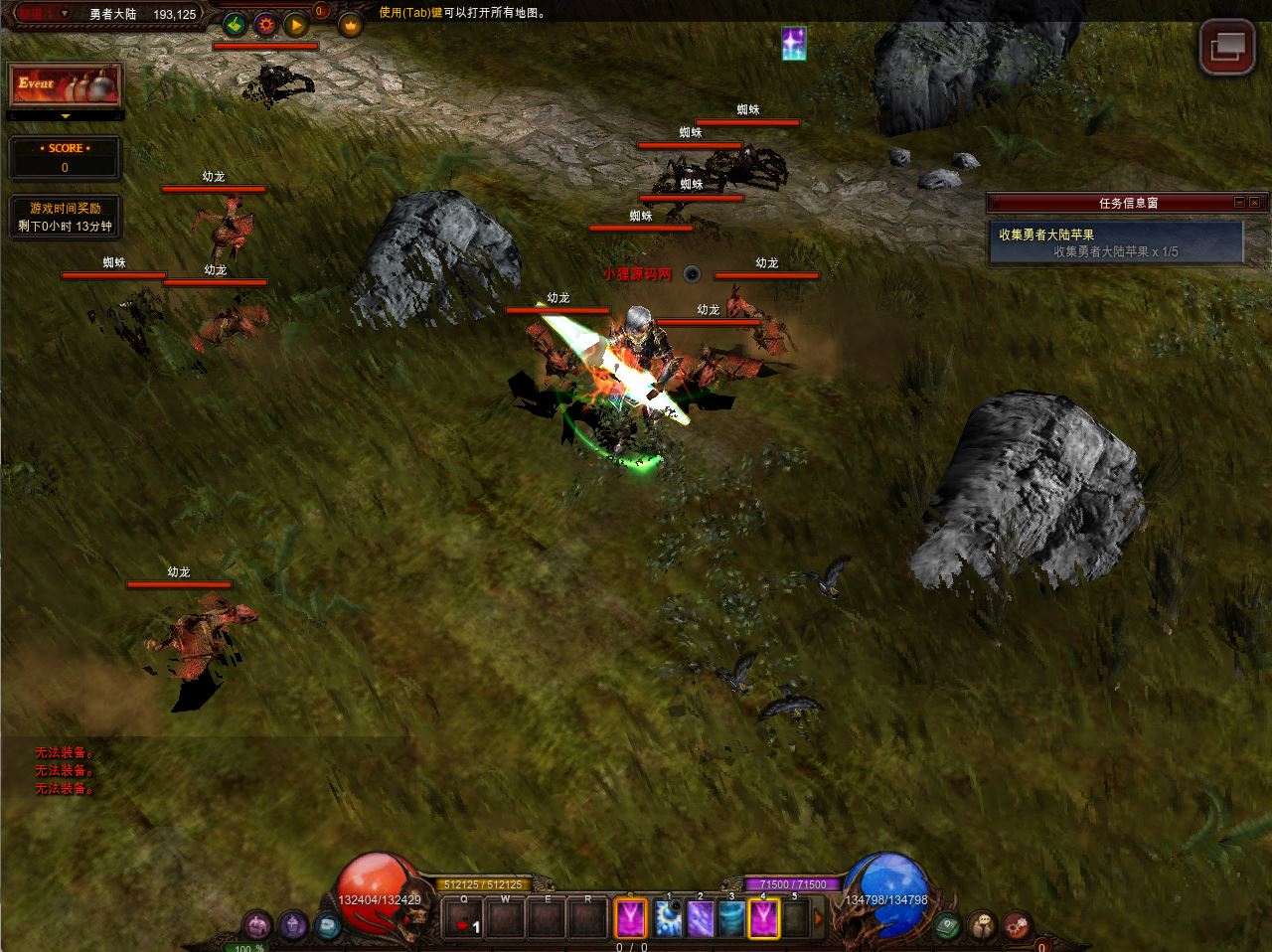This screenshot has width=1272, height=952.
Task: Expand the arrow below the Event banner
Action: (66, 116)
